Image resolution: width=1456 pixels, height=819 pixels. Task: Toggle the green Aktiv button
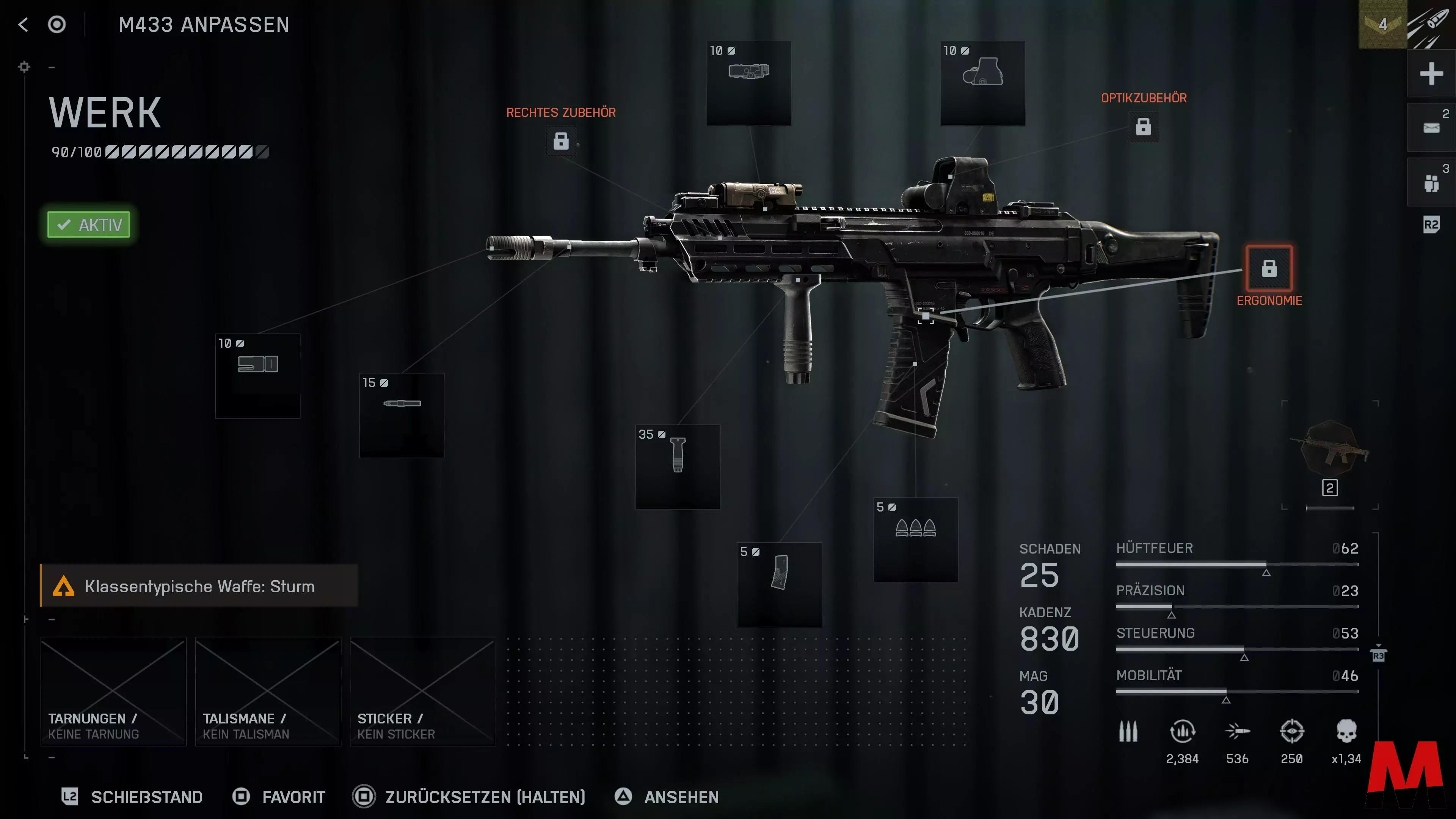pos(89,225)
